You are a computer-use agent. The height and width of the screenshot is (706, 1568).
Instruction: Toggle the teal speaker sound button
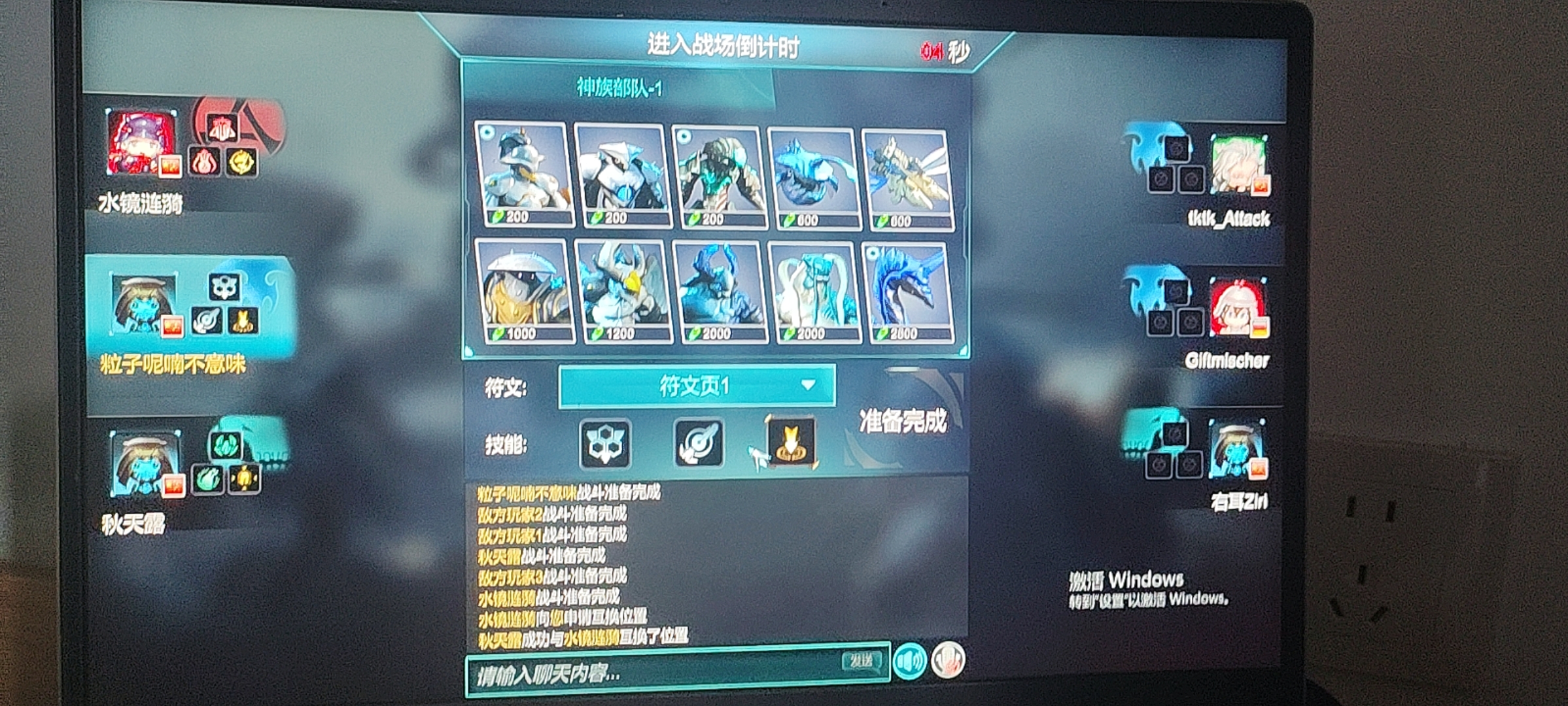click(910, 660)
